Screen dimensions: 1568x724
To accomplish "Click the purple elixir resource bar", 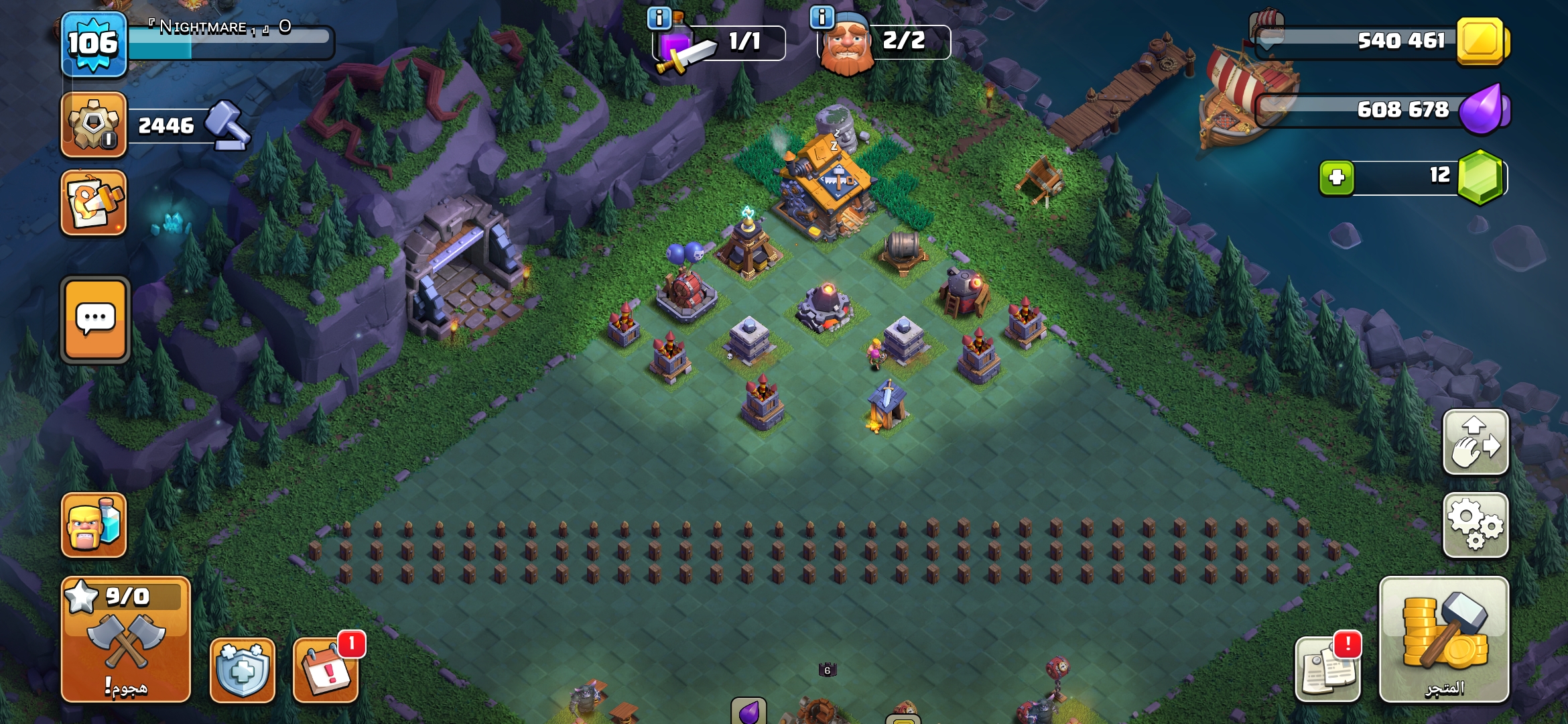I will 1380,110.
